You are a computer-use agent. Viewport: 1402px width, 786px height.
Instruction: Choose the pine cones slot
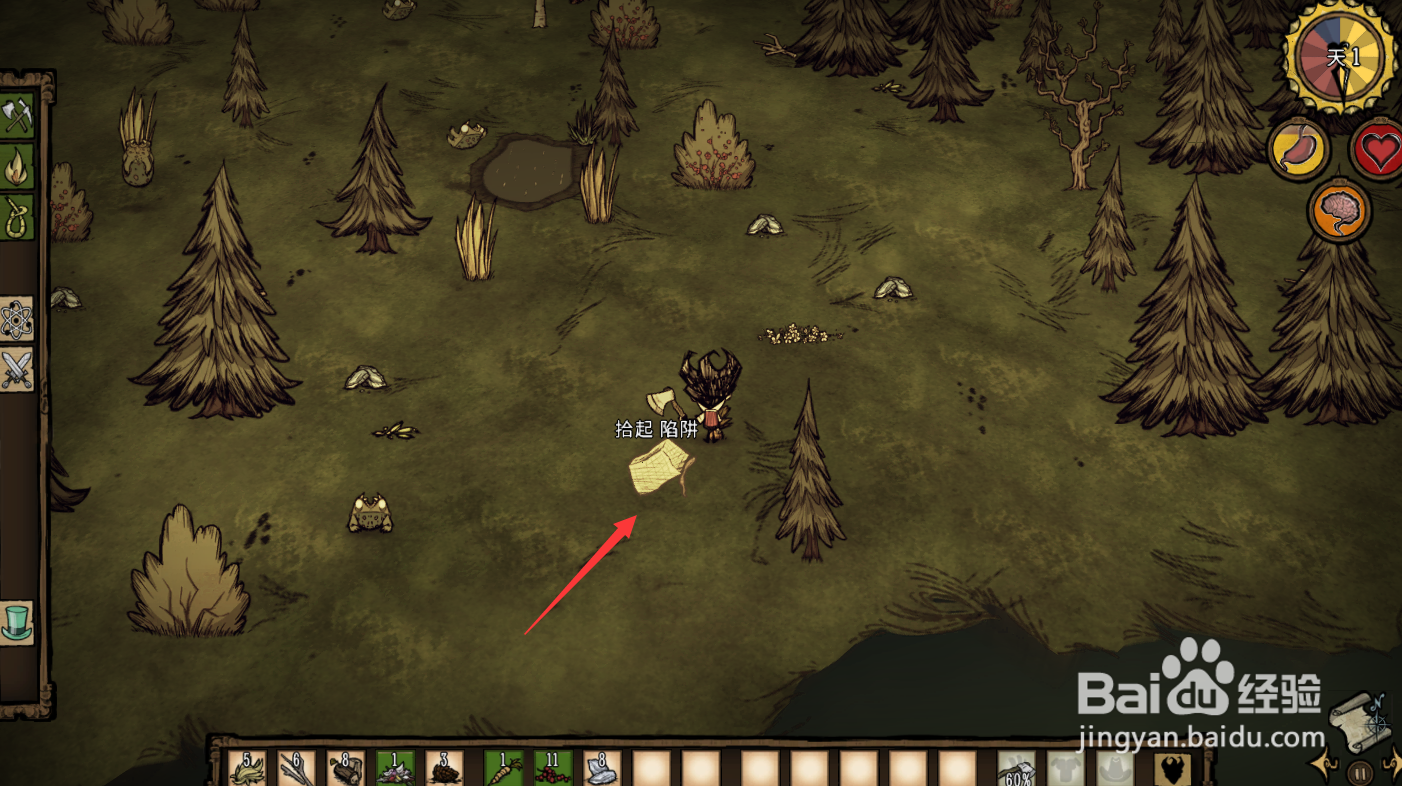pyautogui.click(x=444, y=768)
